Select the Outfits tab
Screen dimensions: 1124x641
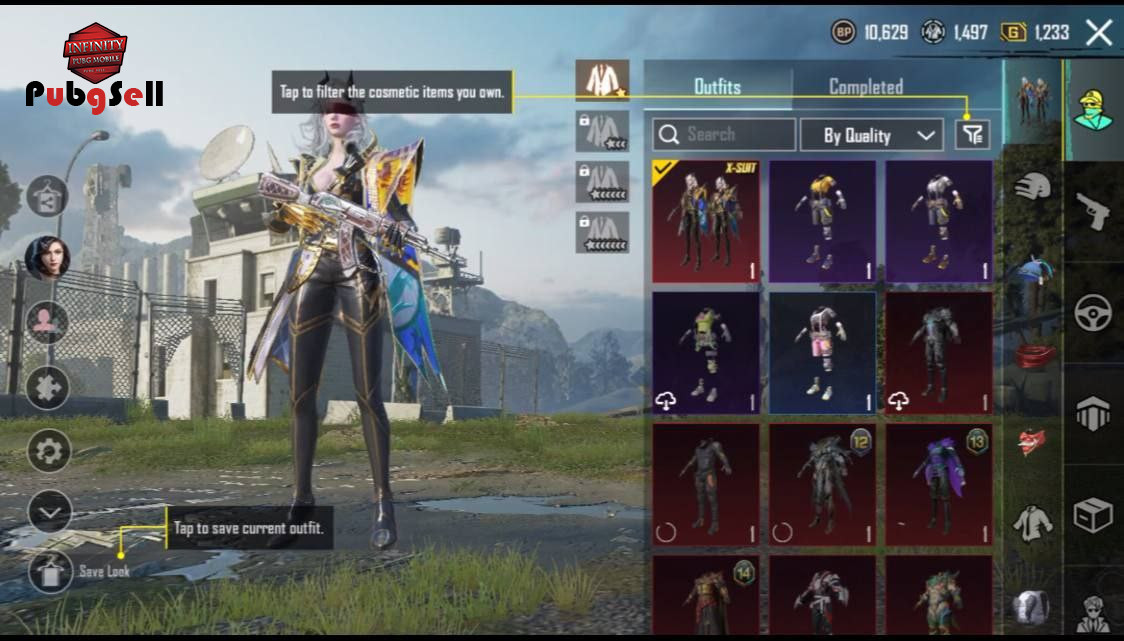click(x=717, y=87)
